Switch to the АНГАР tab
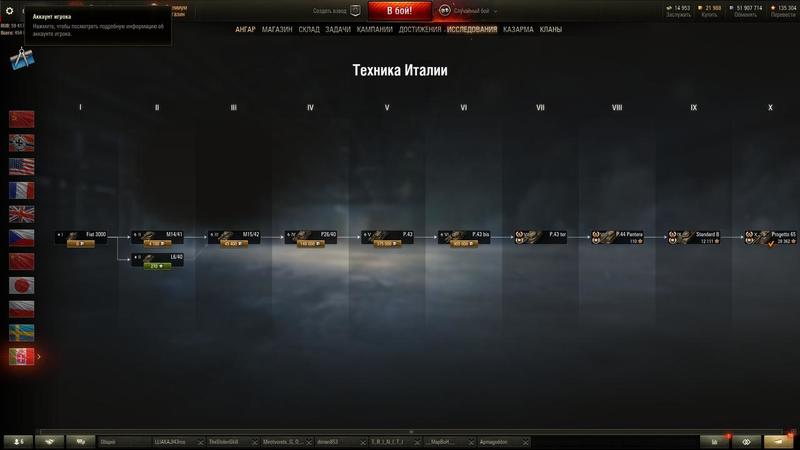Viewport: 800px width, 450px height. coord(245,30)
